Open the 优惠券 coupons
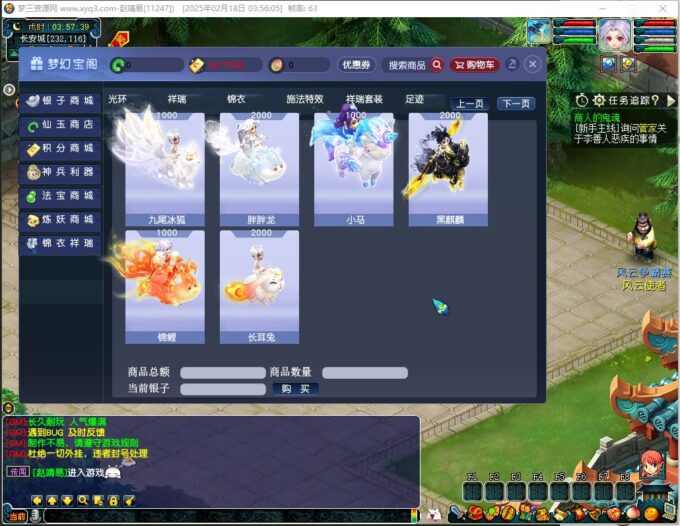Viewport: 680px width, 526px height. click(356, 65)
